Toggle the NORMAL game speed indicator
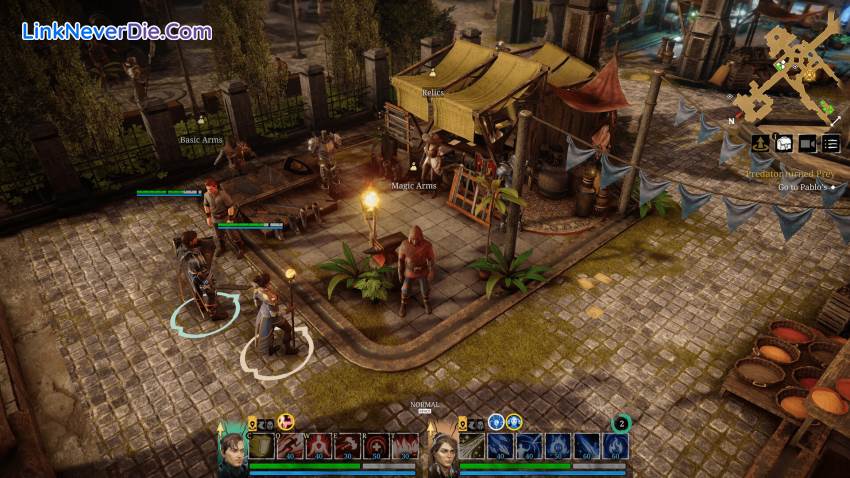 tap(425, 405)
